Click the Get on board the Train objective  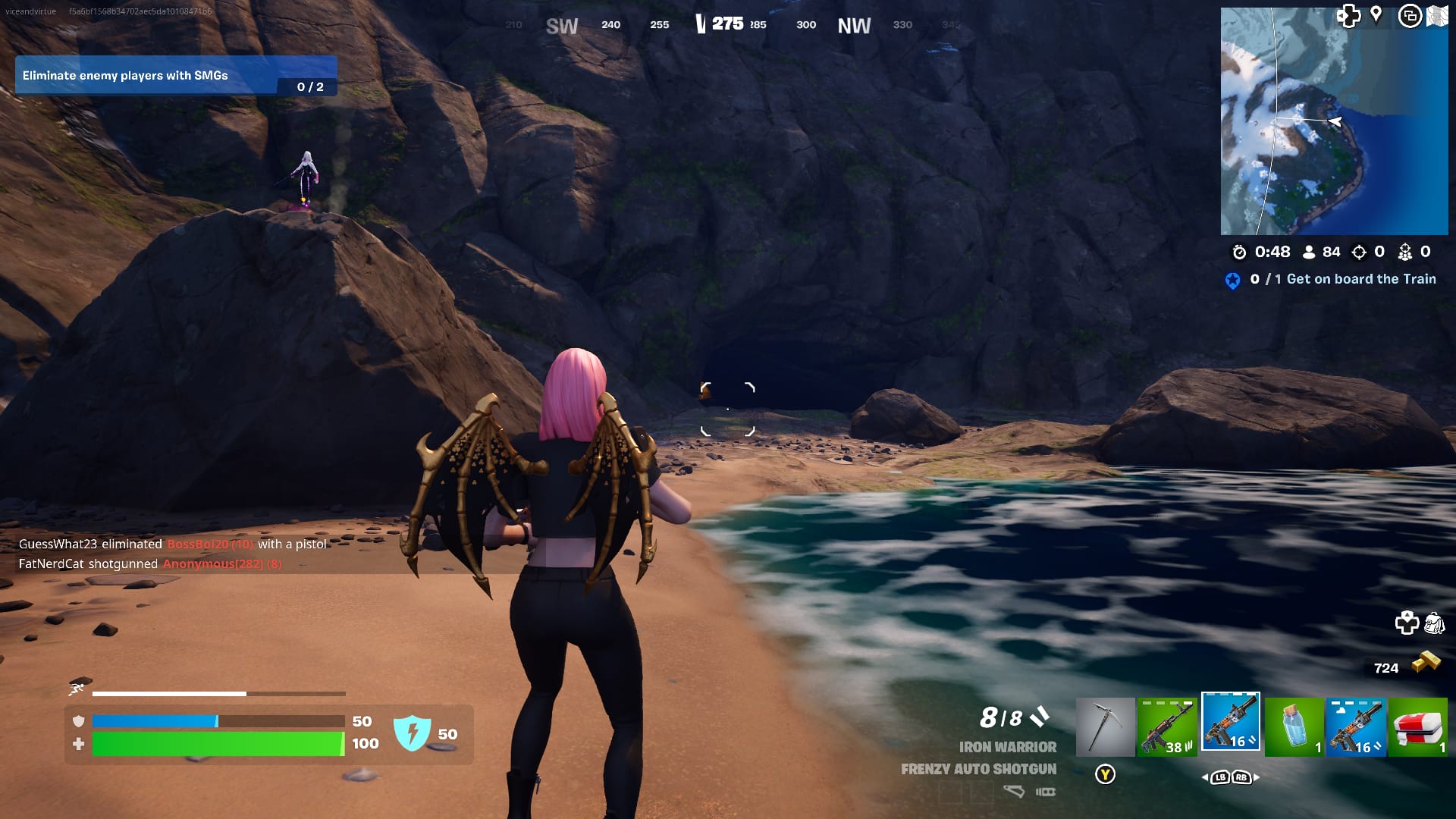click(1357, 279)
